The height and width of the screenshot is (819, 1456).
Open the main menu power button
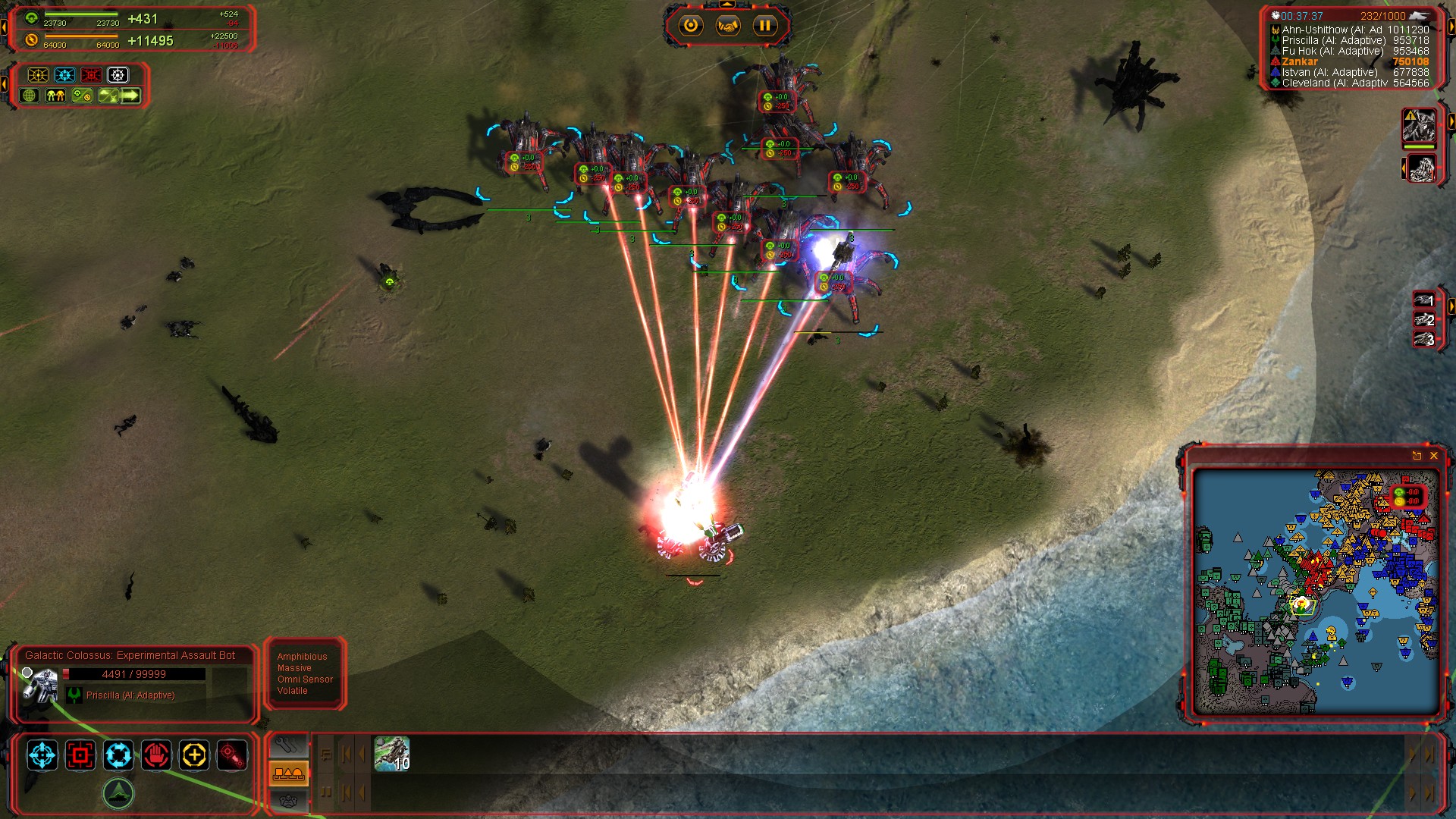(x=690, y=26)
